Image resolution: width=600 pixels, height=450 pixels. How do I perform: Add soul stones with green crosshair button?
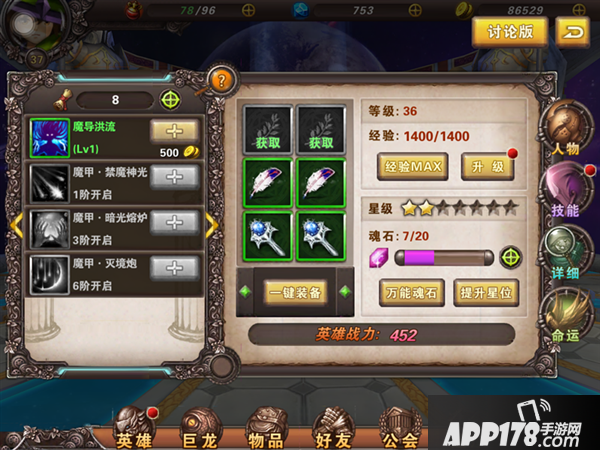(511, 257)
